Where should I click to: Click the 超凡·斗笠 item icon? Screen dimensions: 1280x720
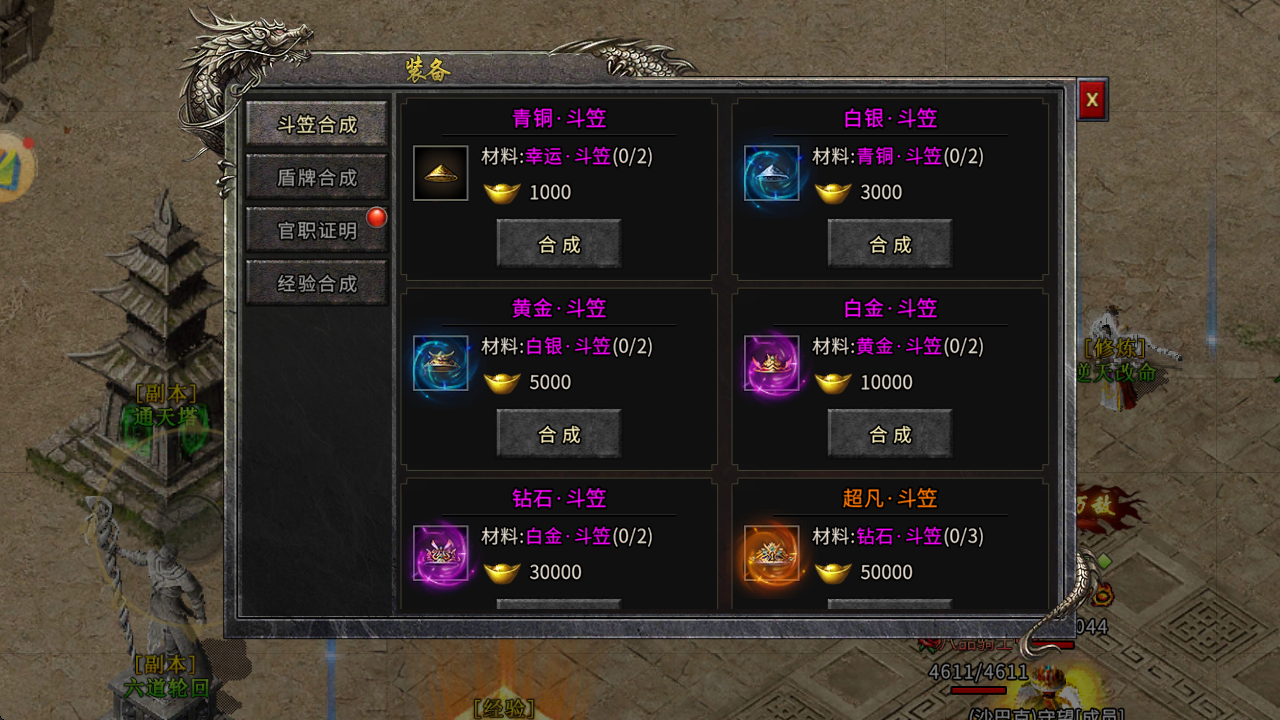770,552
